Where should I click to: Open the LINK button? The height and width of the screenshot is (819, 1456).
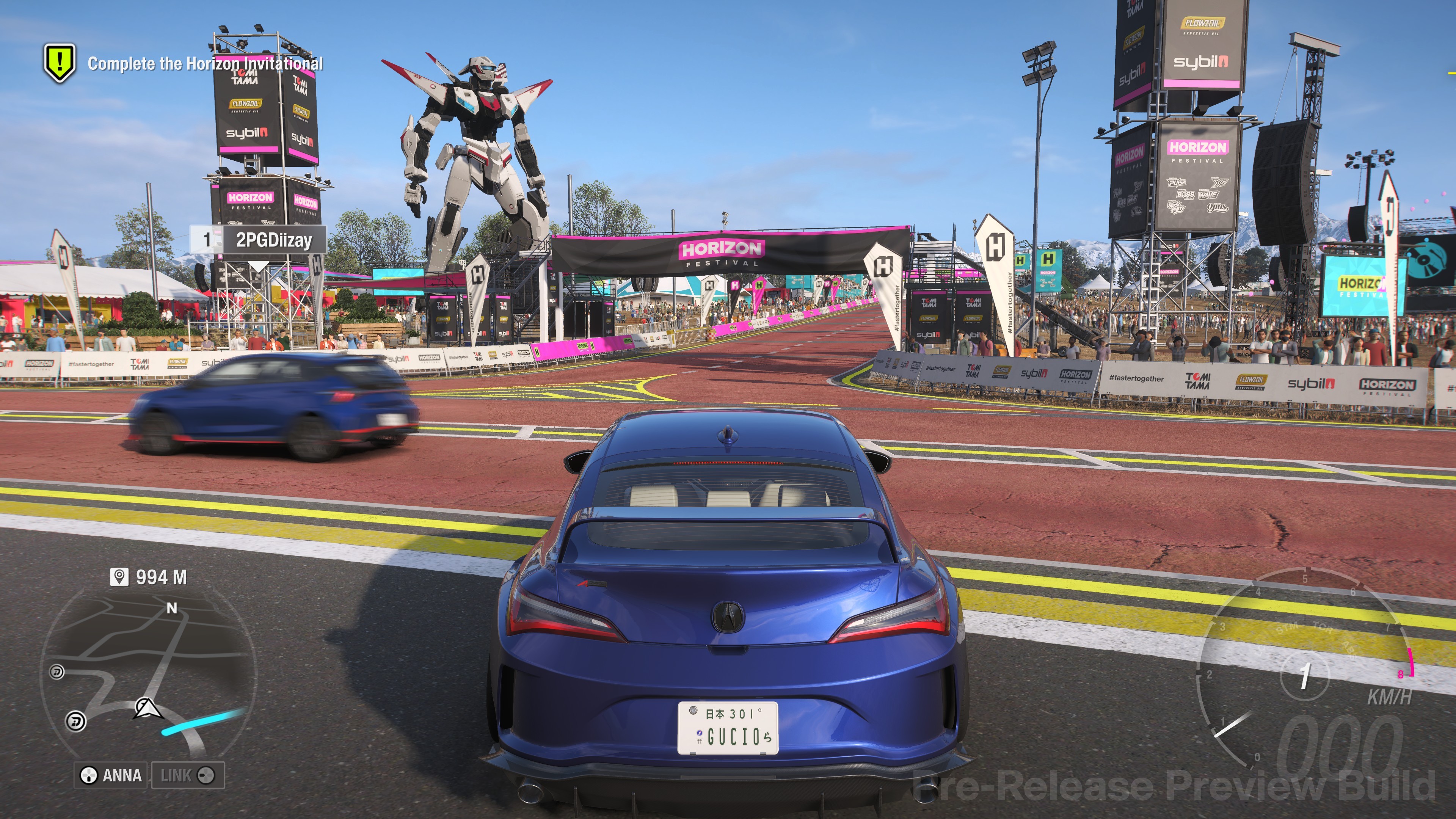click(x=188, y=775)
